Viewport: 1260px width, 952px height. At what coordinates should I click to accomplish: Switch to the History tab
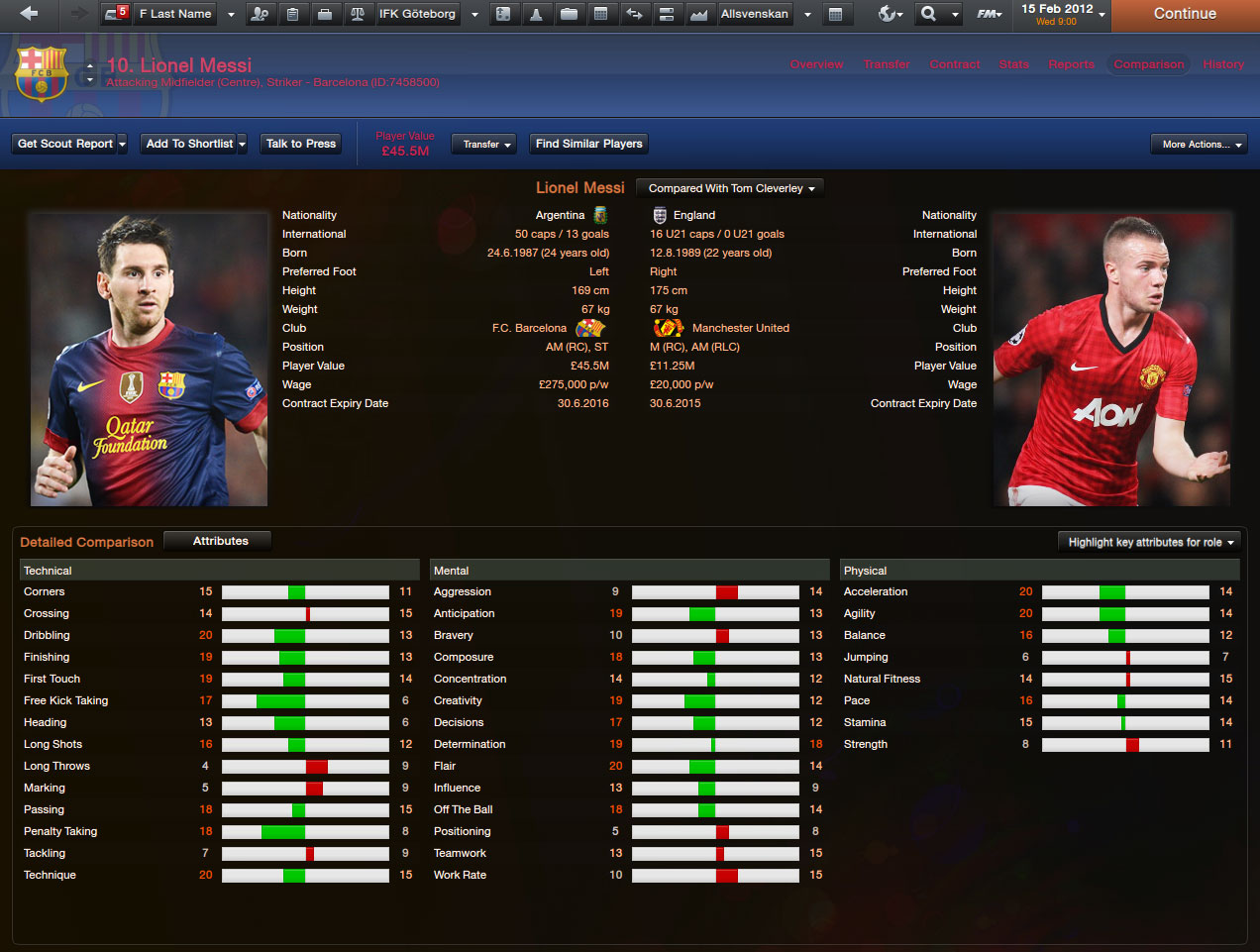tap(1223, 64)
